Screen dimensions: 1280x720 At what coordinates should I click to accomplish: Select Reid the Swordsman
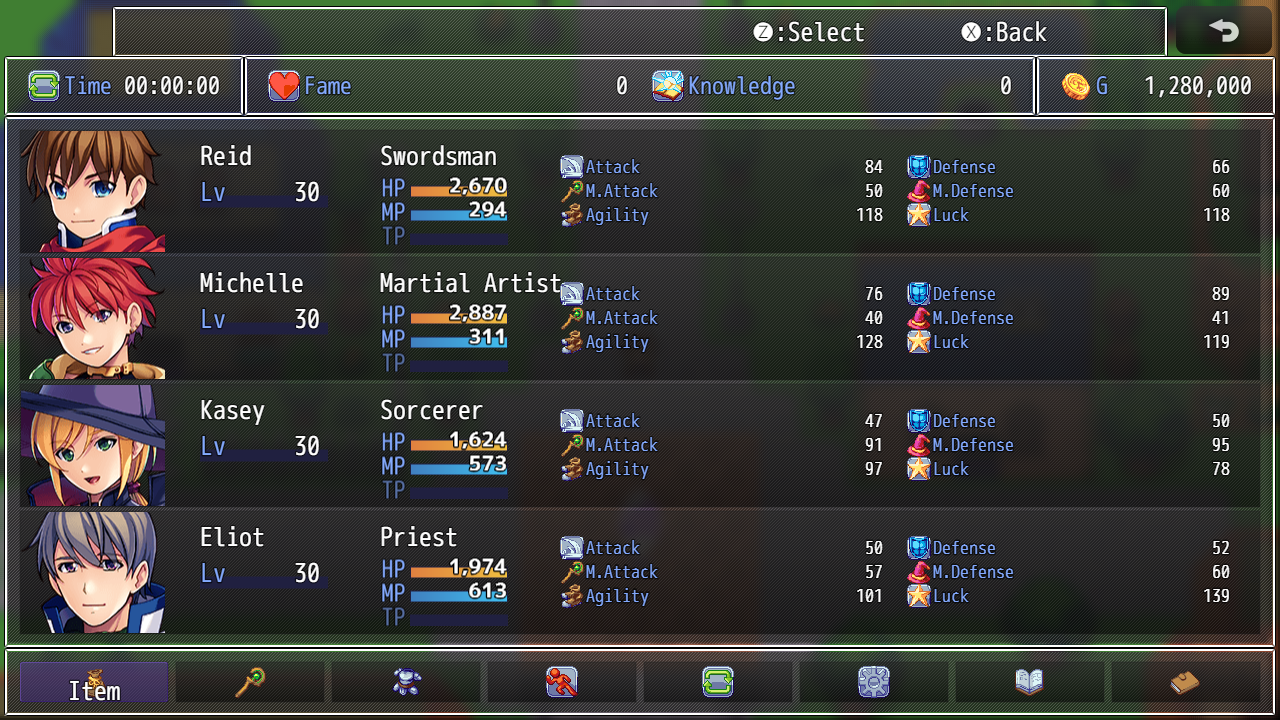pos(640,190)
